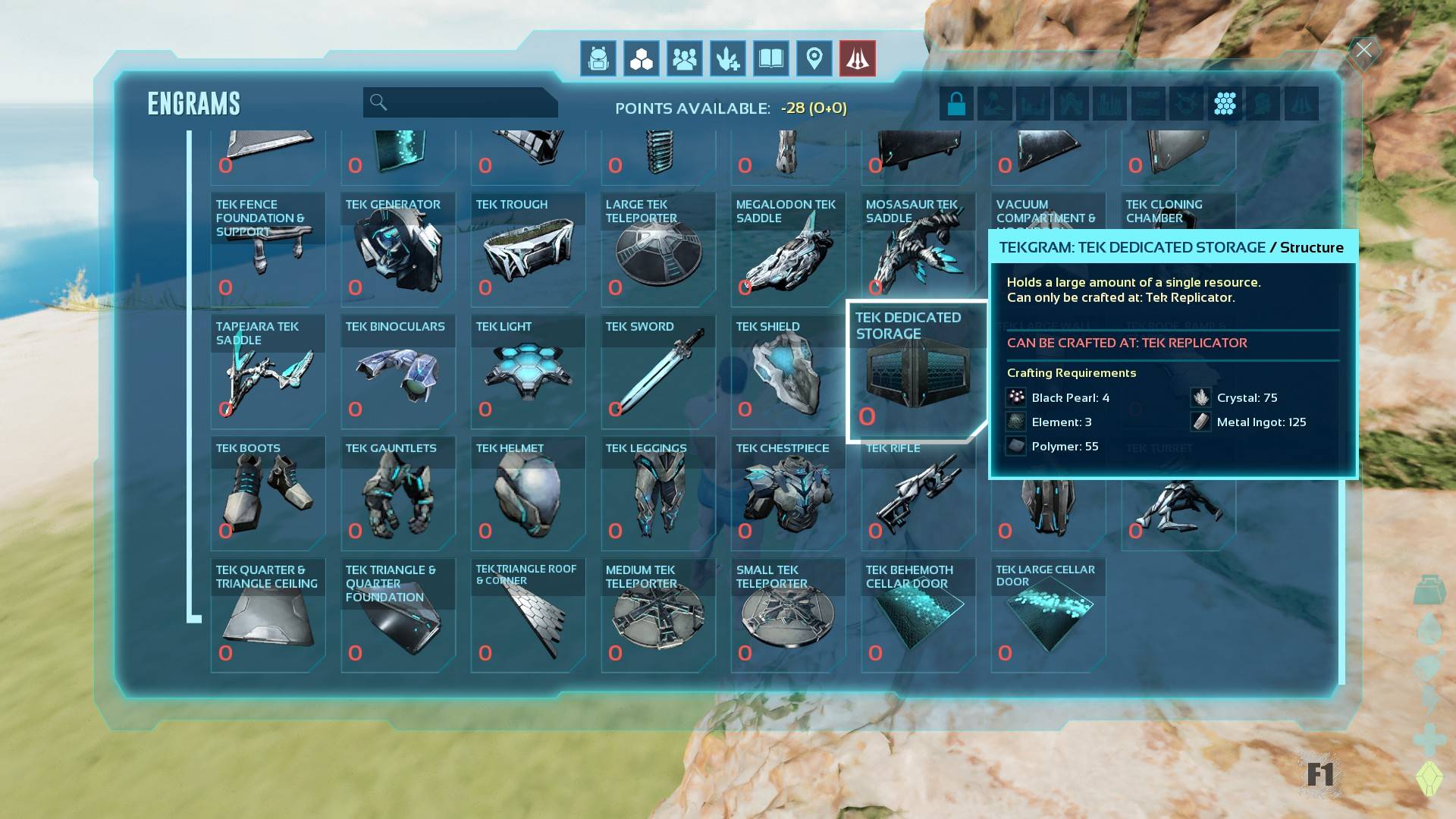The image size is (1456, 819).
Task: Select the Tek Large Cellar Door engram
Action: (x=1048, y=615)
